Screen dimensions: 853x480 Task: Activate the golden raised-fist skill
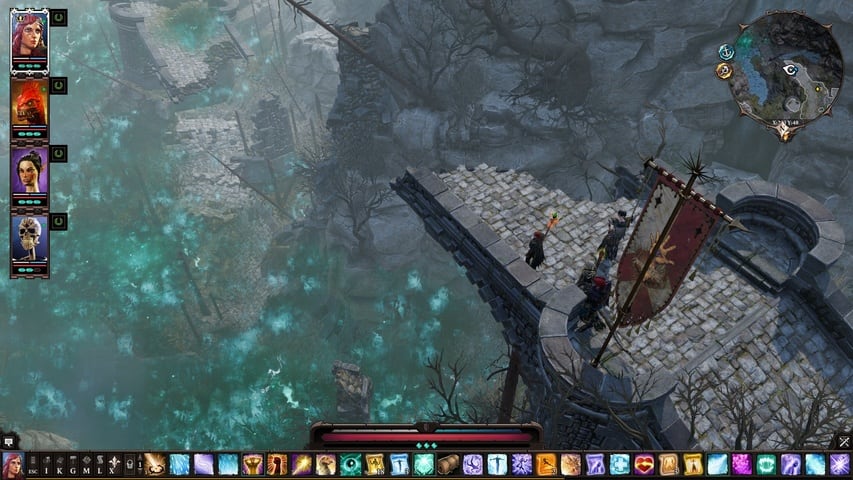tap(253, 464)
